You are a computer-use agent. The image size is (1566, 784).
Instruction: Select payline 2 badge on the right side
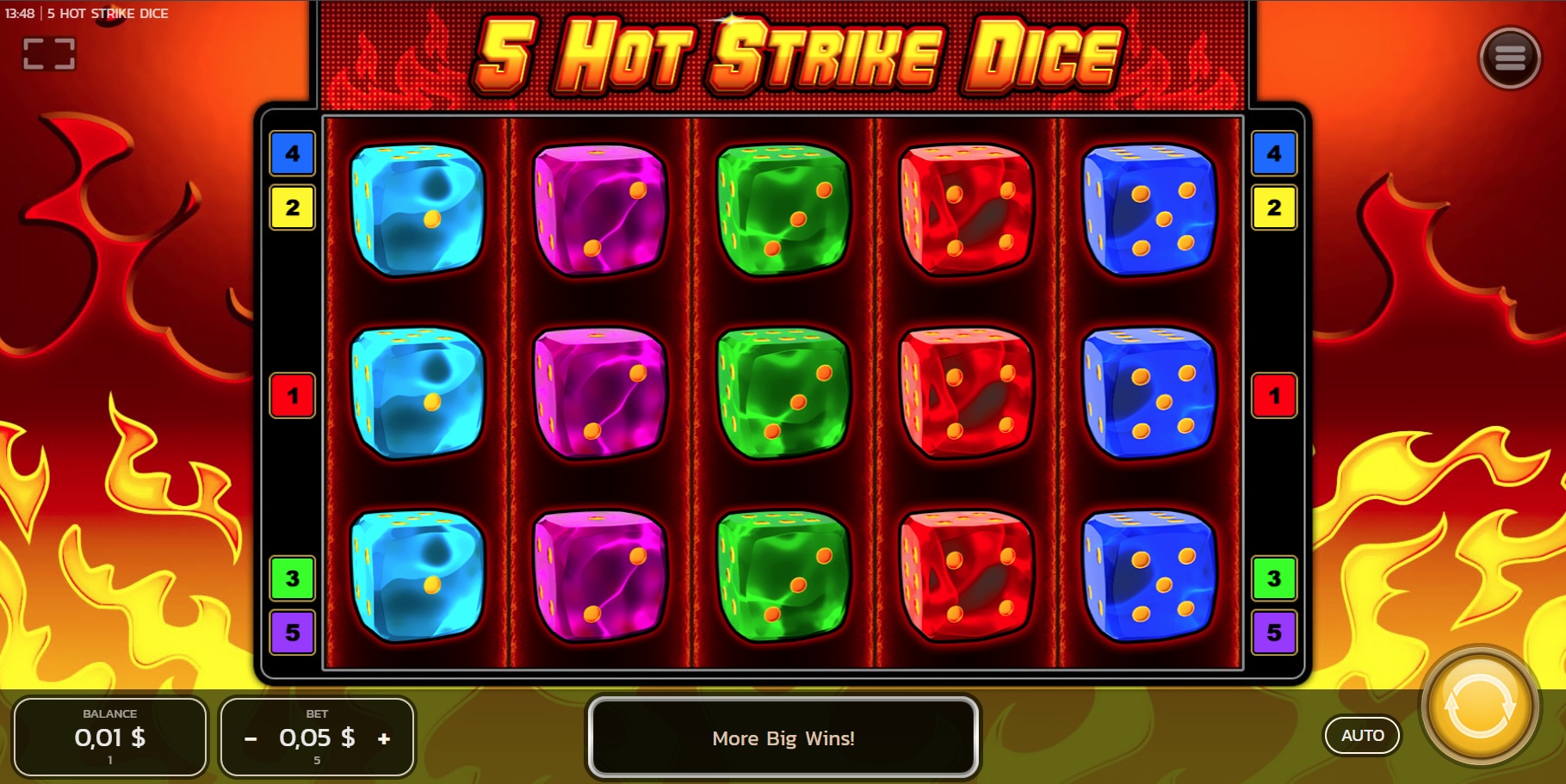point(1273,207)
